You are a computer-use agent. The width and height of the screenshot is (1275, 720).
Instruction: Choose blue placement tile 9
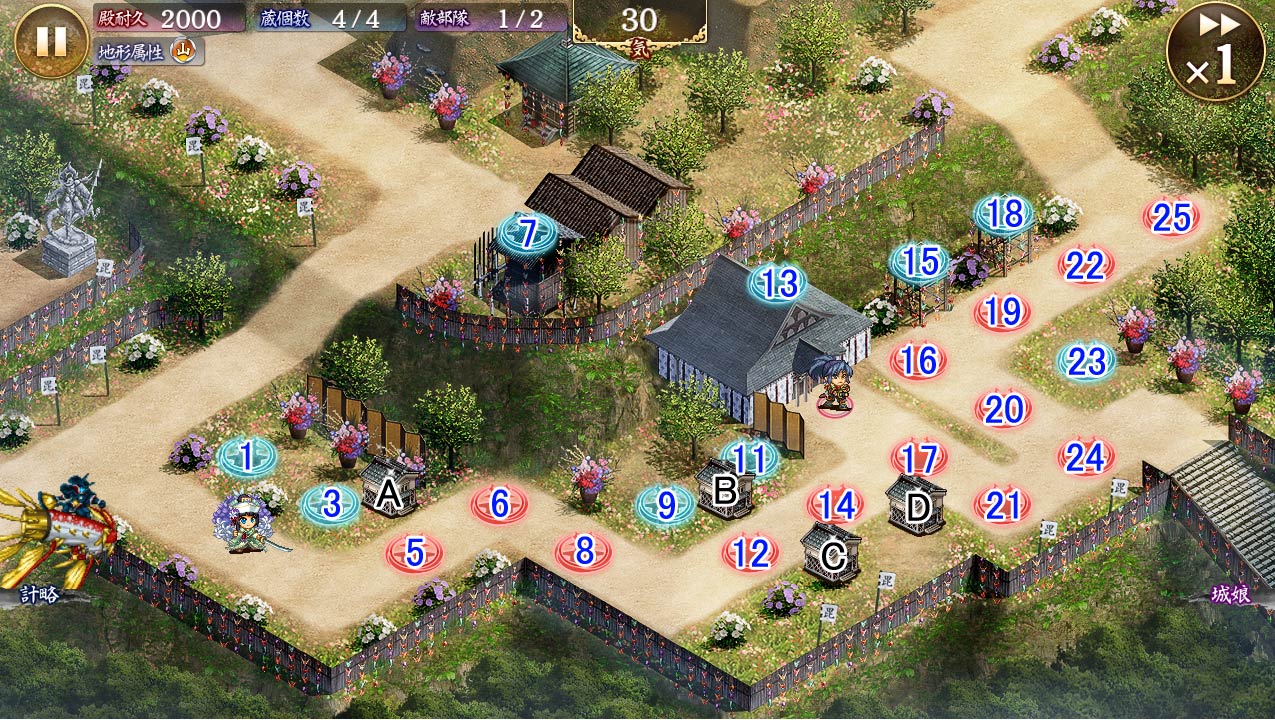click(x=666, y=506)
